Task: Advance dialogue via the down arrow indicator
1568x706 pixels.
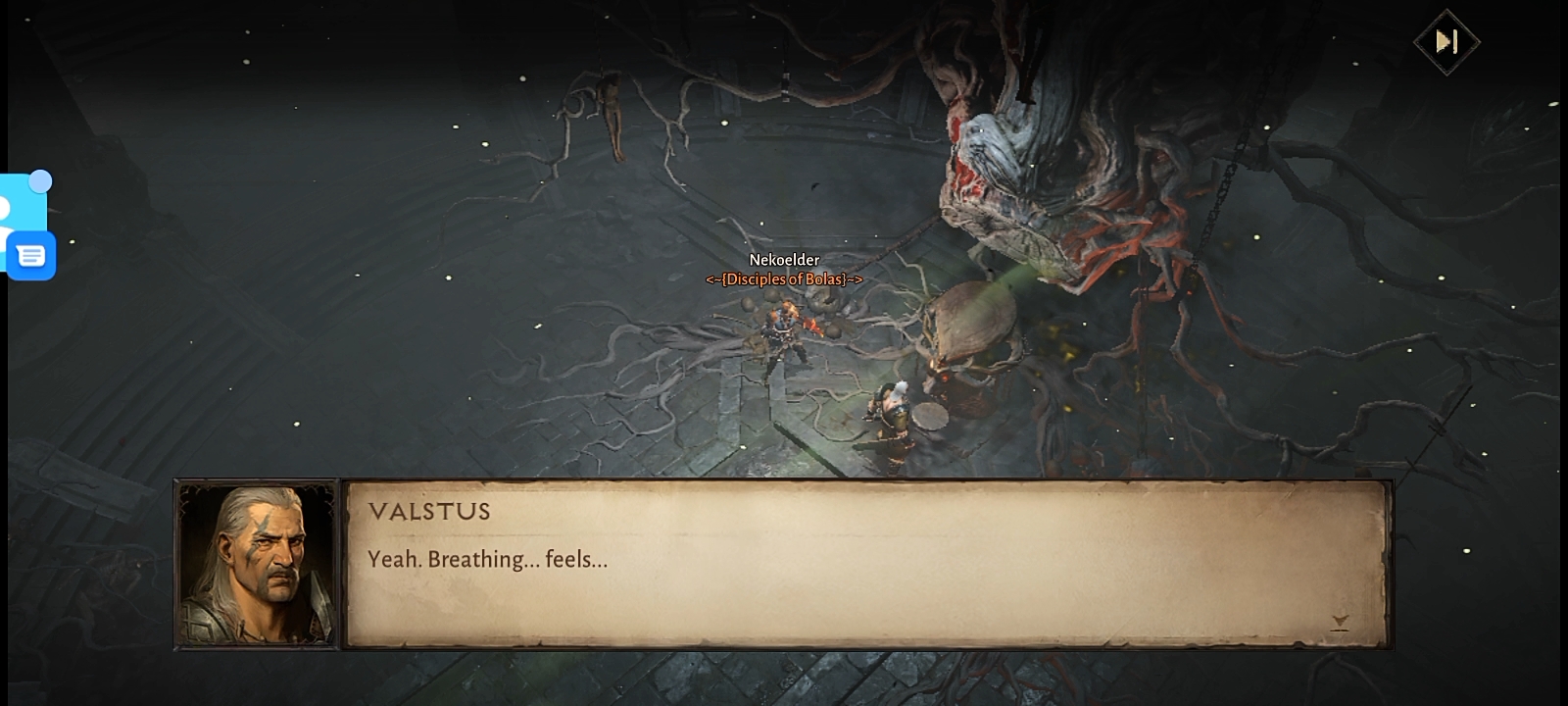Action: 1340,622
